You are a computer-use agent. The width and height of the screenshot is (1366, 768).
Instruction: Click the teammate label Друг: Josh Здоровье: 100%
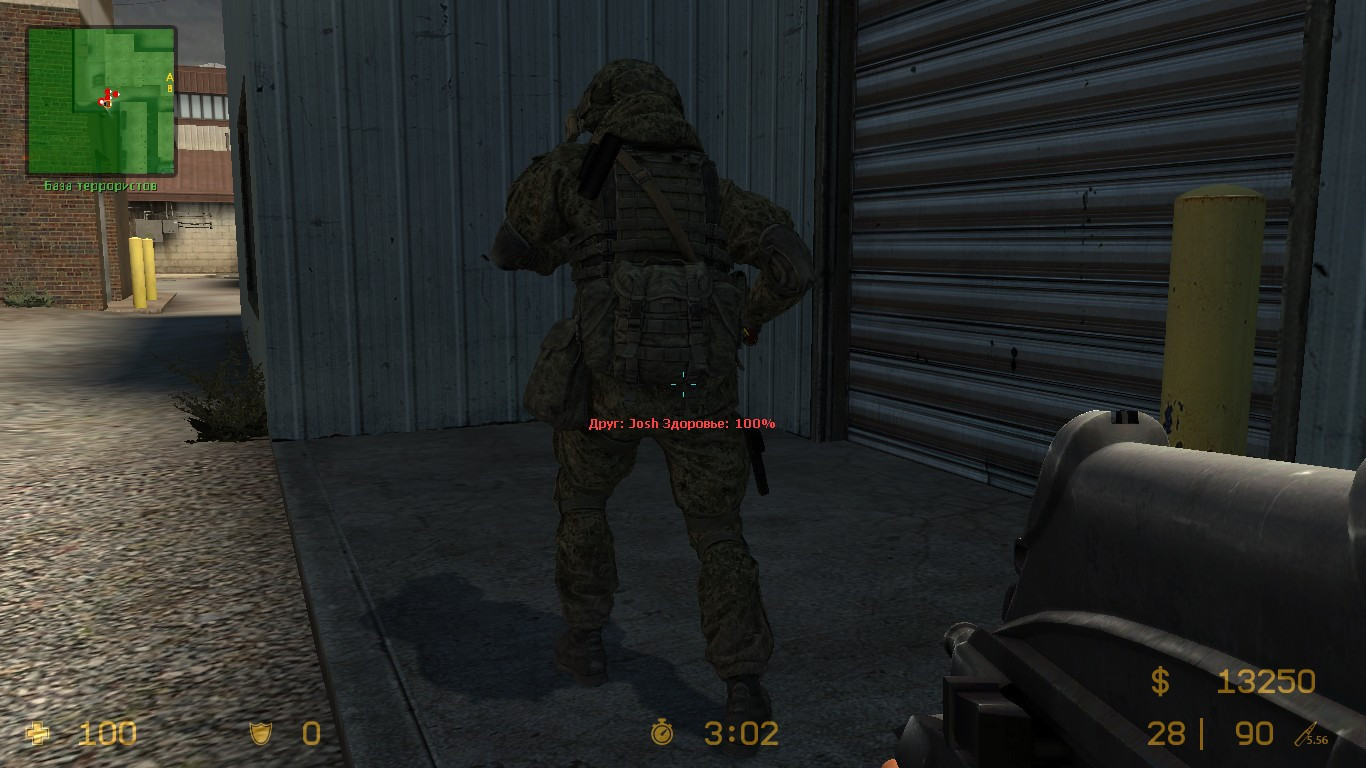coord(683,423)
